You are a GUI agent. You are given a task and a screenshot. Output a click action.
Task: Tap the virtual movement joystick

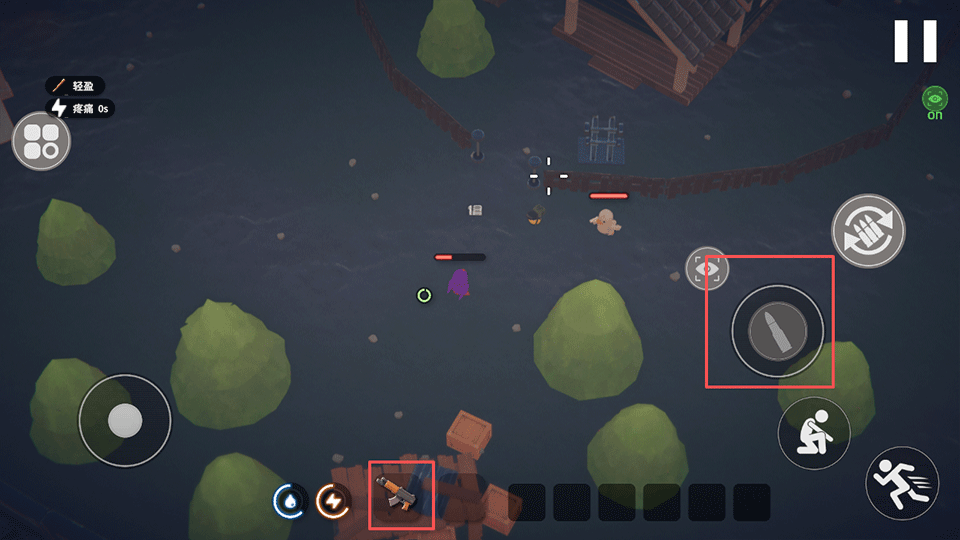[124, 420]
